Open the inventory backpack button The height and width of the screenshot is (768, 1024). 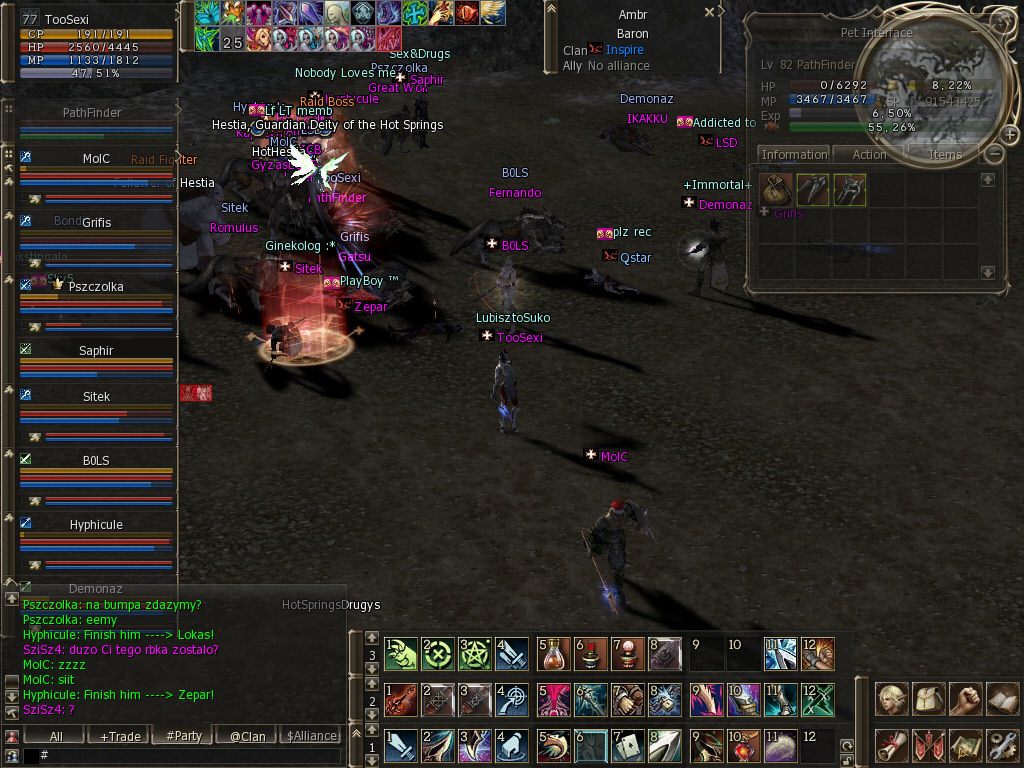[x=930, y=698]
